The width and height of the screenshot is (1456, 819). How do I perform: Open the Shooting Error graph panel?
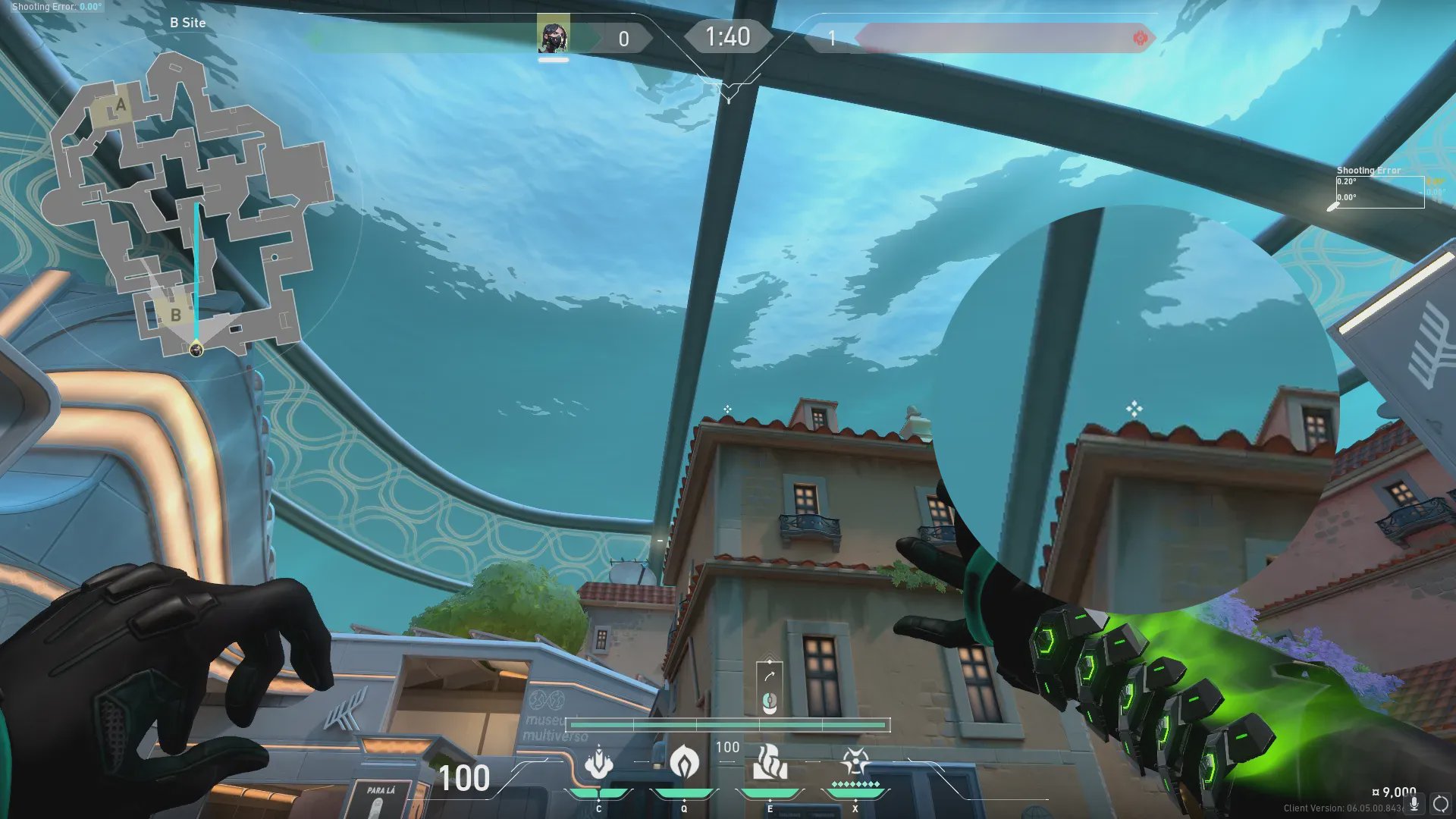click(1379, 190)
